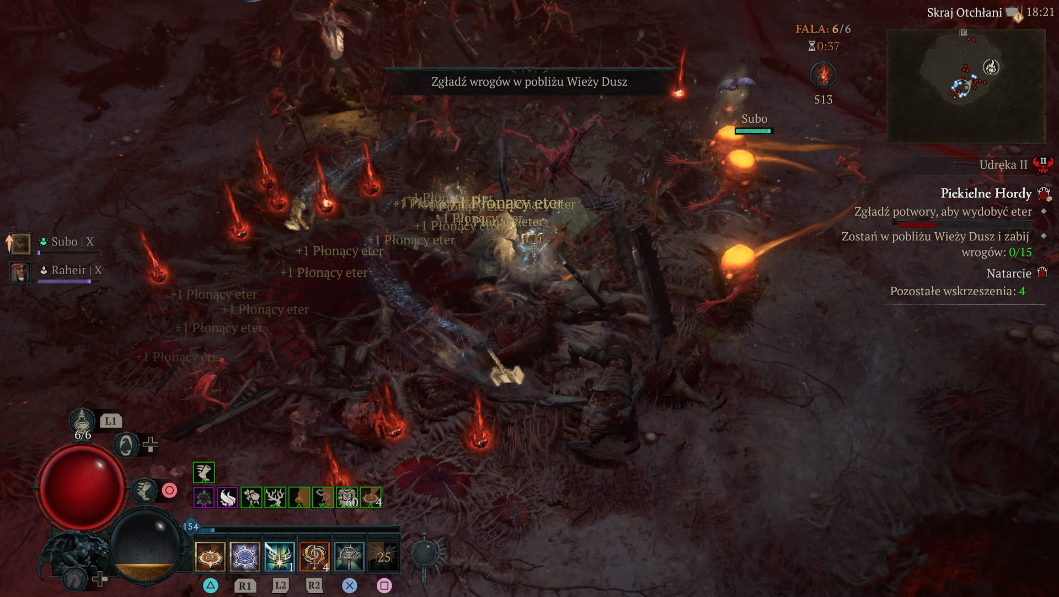
Task: Use the winged boot evade icon
Action: (145, 490)
